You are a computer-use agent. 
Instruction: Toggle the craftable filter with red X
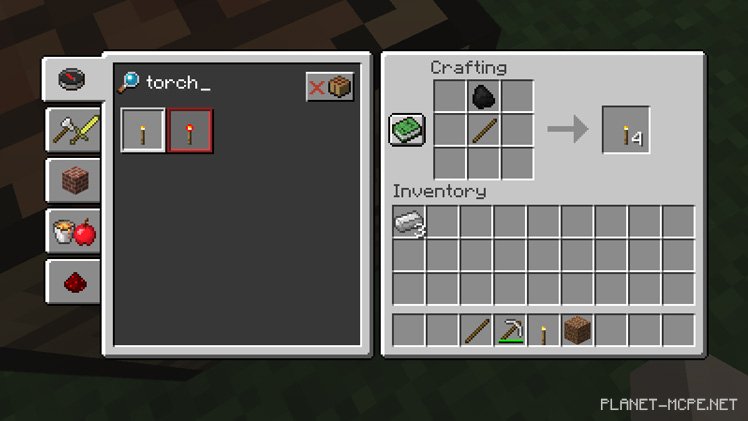tap(330, 87)
